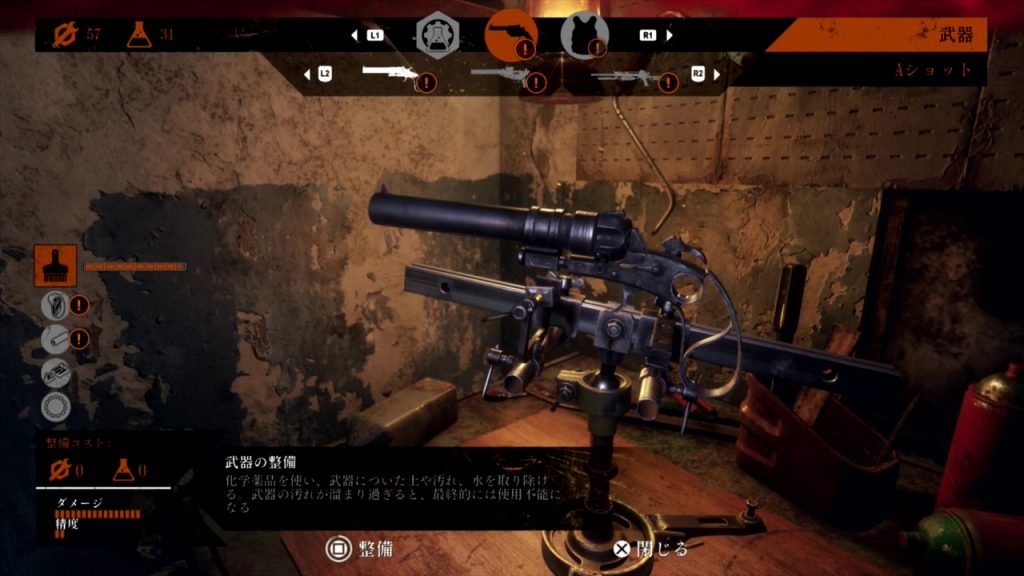Click the left arrow of the weapon row
Viewport: 1024px width, 576px height.
(306, 74)
